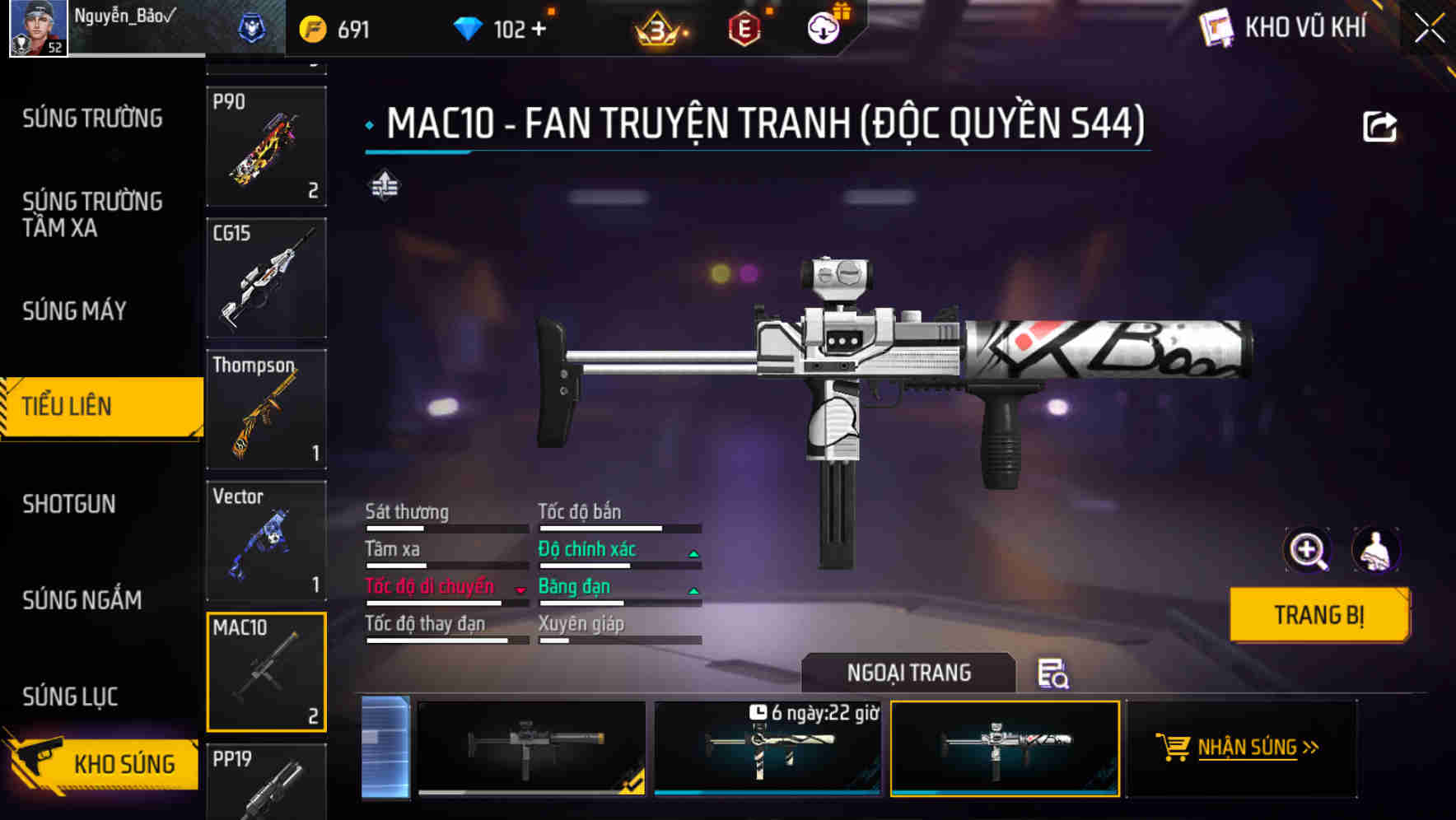Open the Súng Lục category
This screenshot has width=1456, height=820.
tap(70, 697)
